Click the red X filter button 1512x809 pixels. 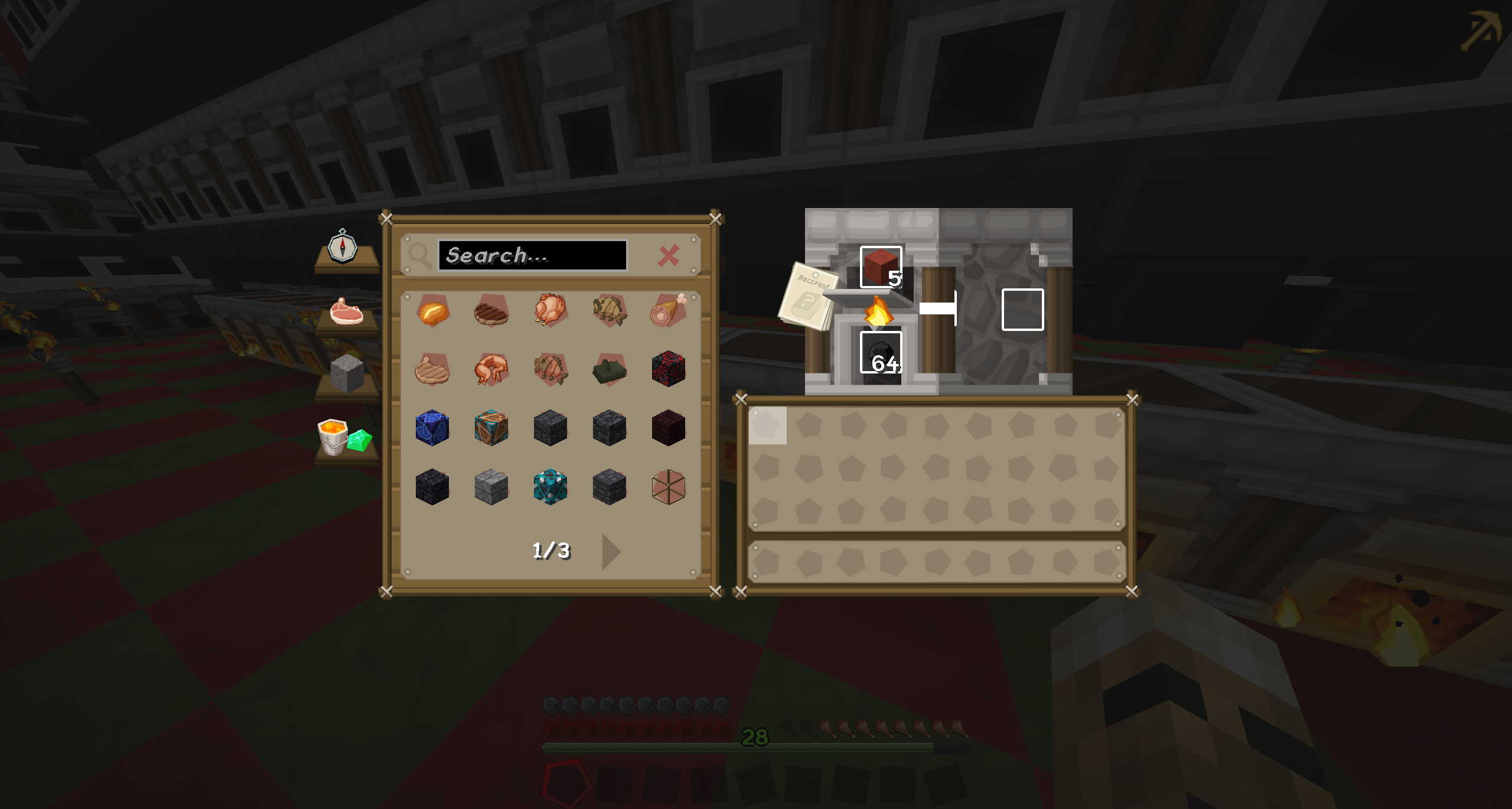point(669,256)
